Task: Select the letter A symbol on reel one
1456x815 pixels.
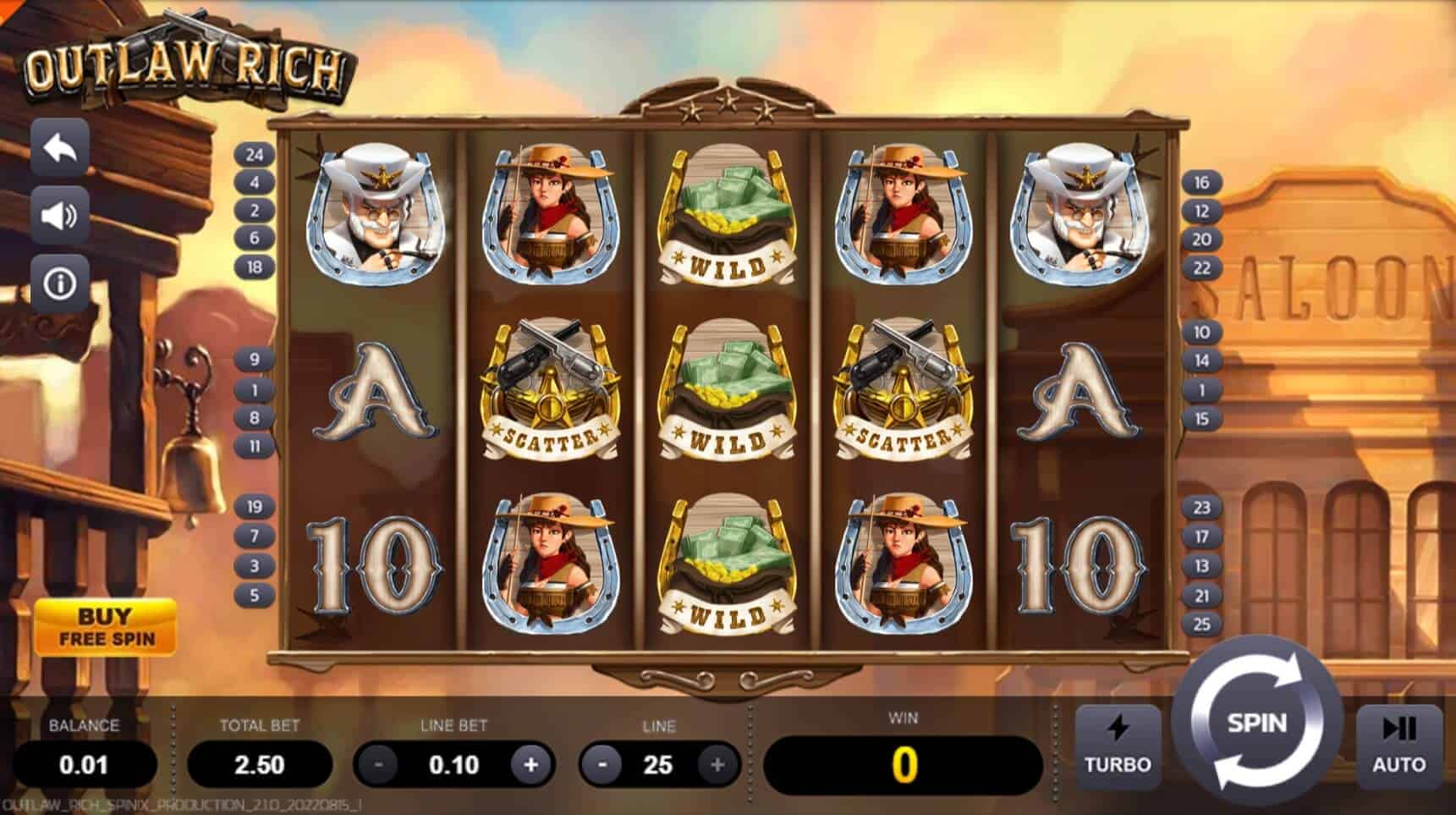Action: [375, 389]
